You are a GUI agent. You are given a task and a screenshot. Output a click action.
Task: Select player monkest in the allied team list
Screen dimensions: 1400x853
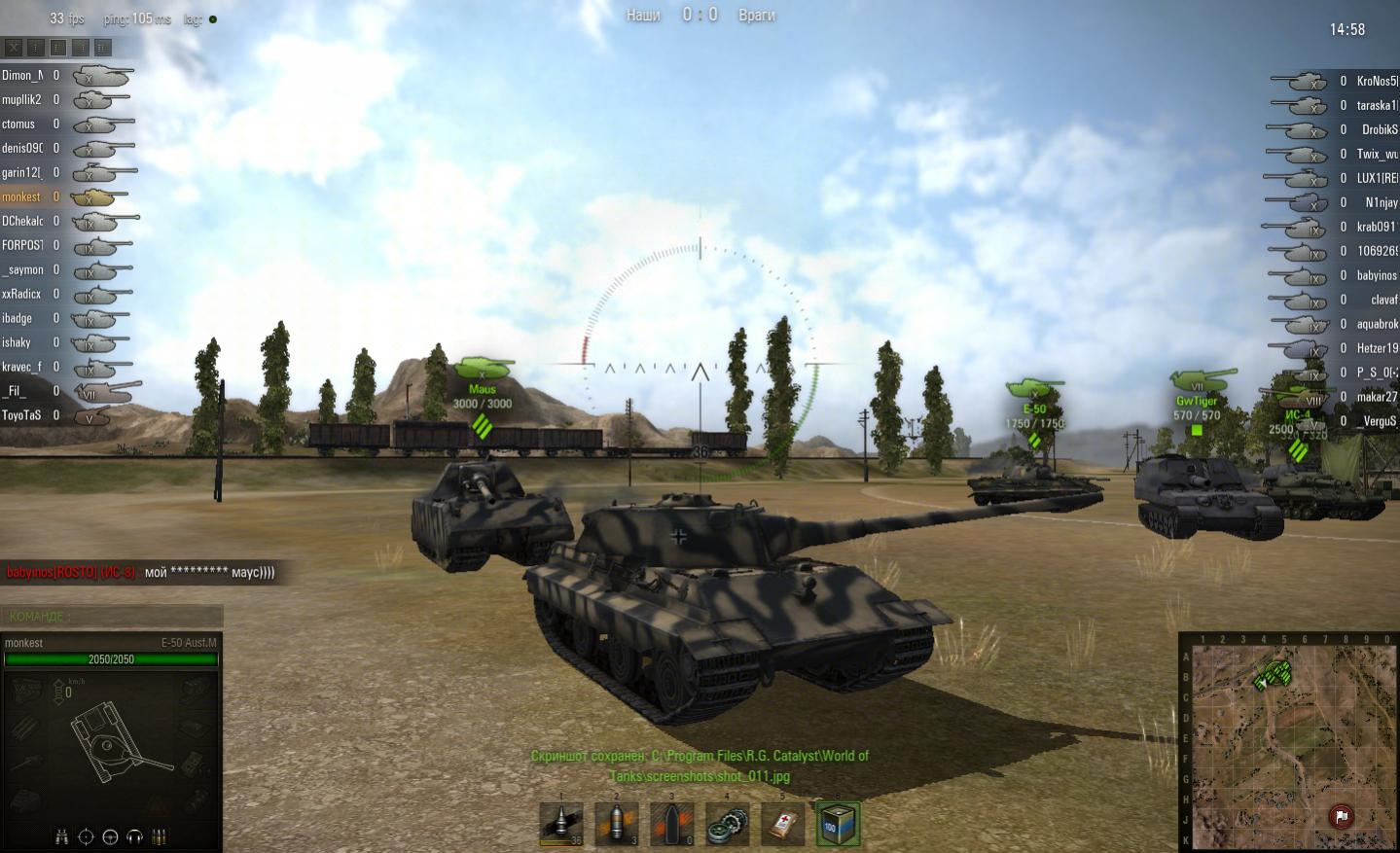click(21, 196)
